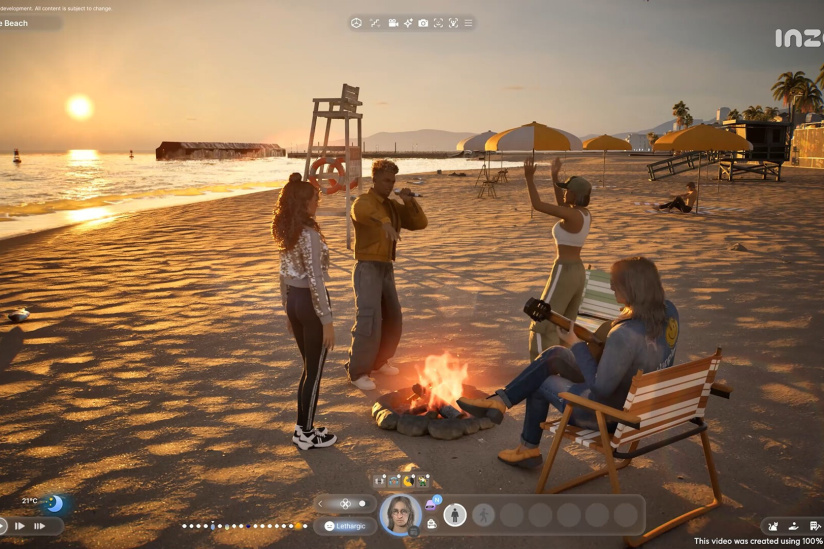Activate the face capture icon
824x549 pixels.
point(438,22)
